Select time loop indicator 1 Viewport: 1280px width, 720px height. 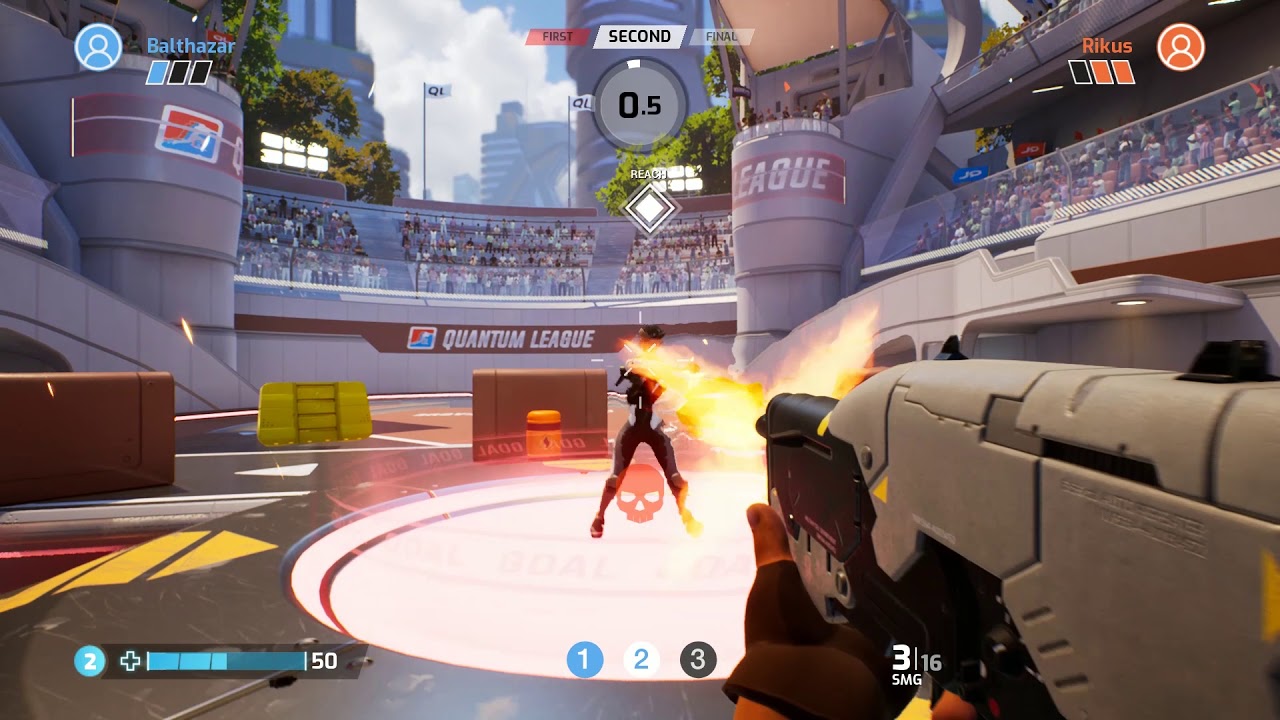click(585, 660)
